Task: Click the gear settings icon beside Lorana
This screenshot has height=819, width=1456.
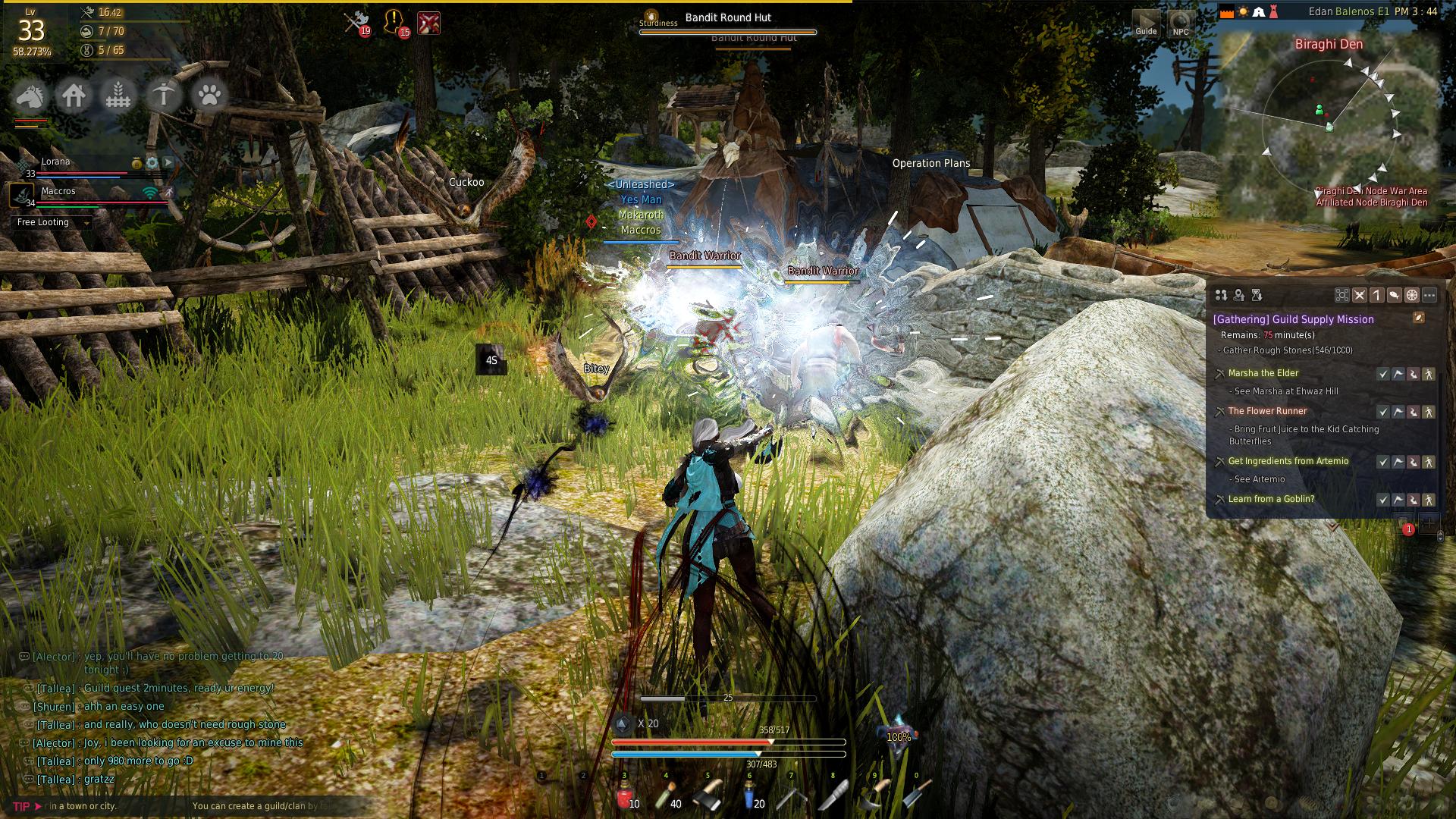Action: pyautogui.click(x=152, y=163)
